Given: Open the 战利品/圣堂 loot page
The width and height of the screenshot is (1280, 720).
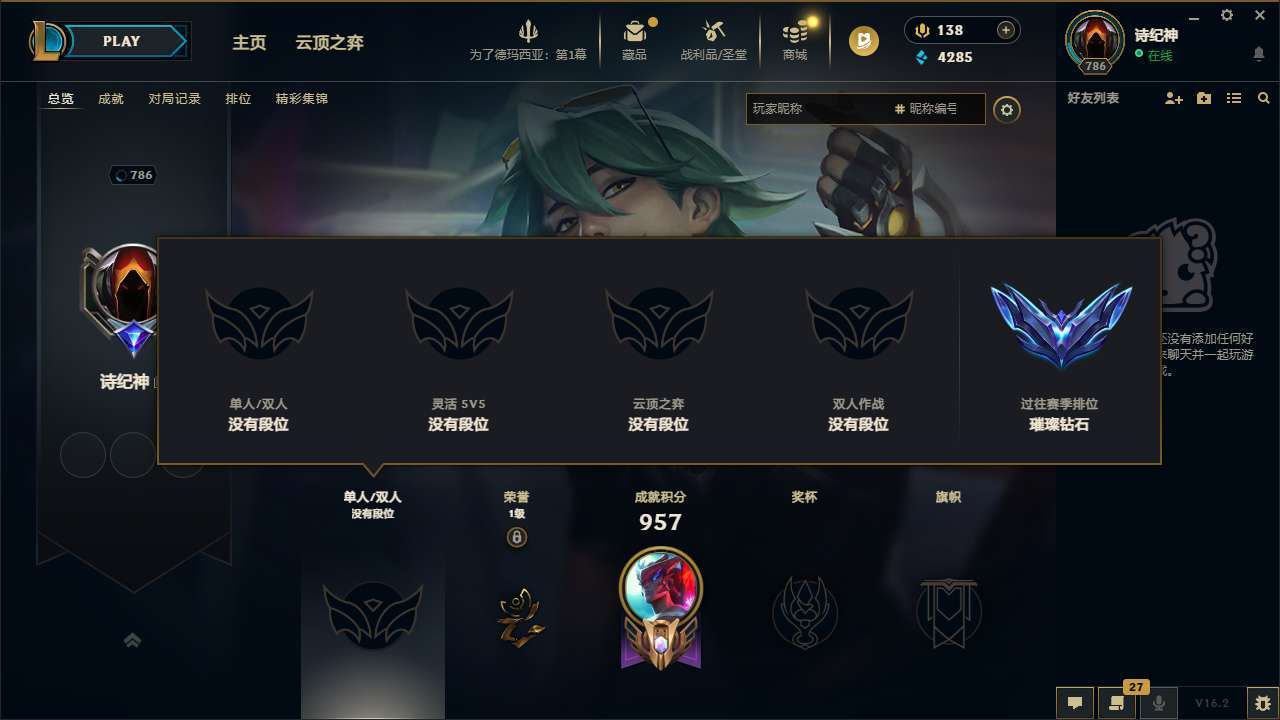Looking at the screenshot, I should (x=713, y=40).
